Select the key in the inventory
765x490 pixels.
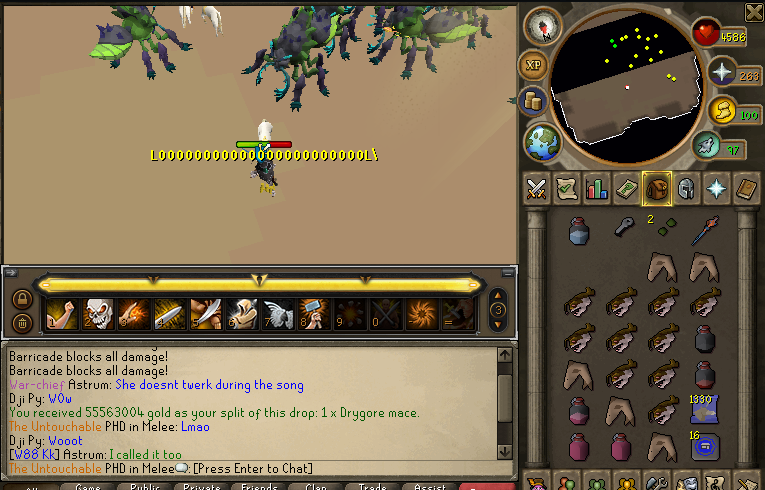[x=623, y=229]
